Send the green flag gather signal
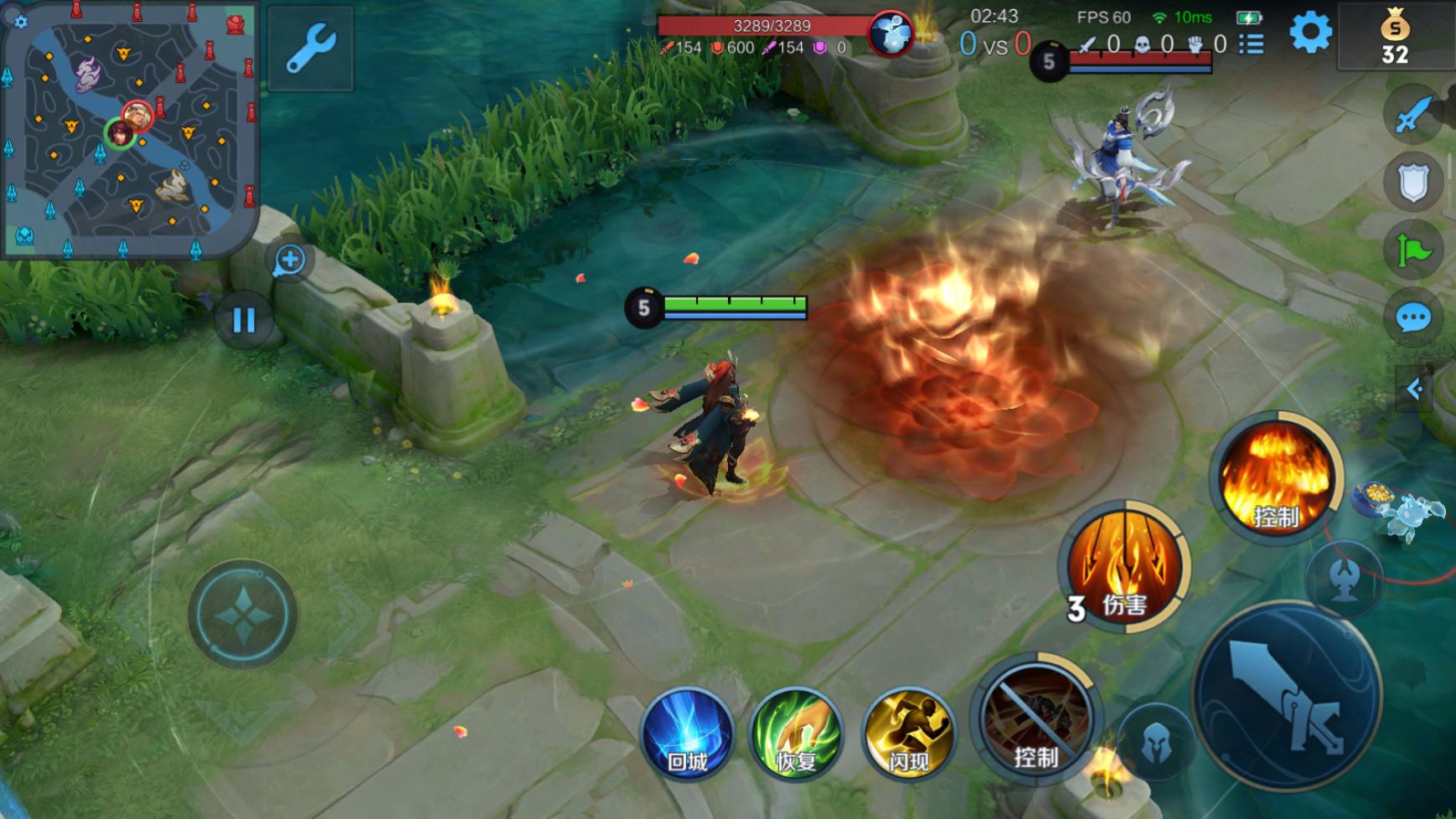1456x819 pixels. click(x=1413, y=250)
